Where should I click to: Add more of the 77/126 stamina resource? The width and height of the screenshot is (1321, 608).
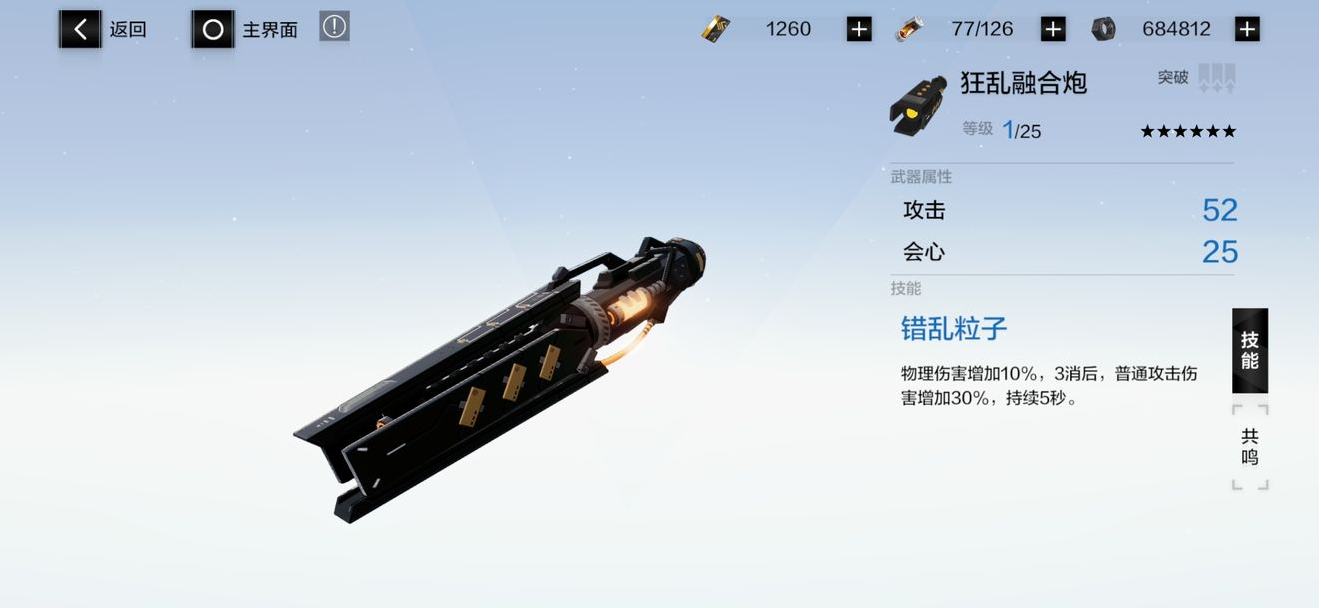click(x=1053, y=30)
